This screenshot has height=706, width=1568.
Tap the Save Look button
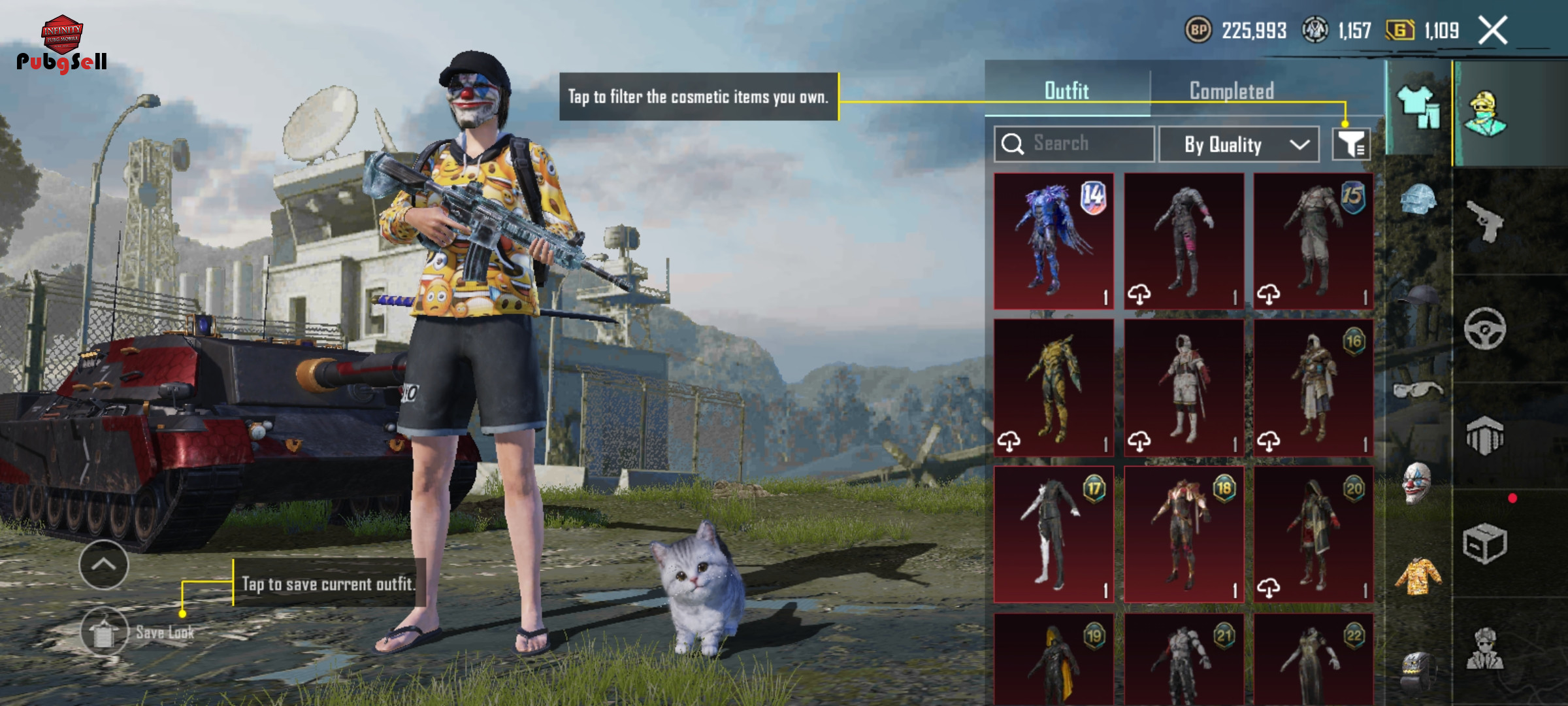pyautogui.click(x=105, y=632)
